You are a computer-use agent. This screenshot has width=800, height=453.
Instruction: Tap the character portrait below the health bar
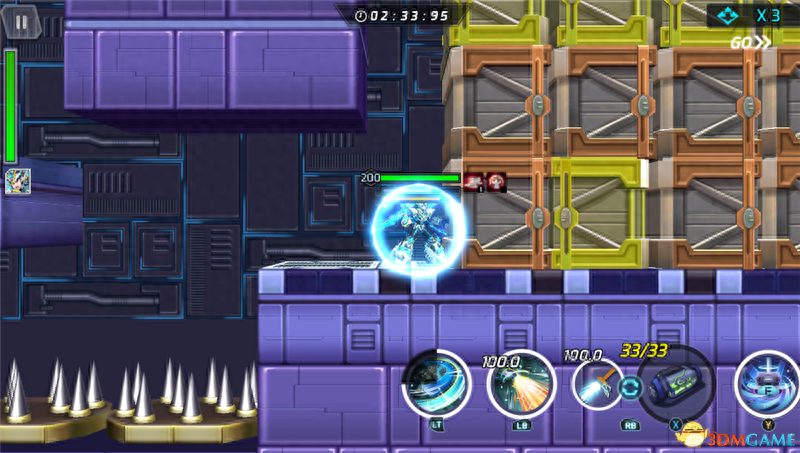click(x=18, y=181)
